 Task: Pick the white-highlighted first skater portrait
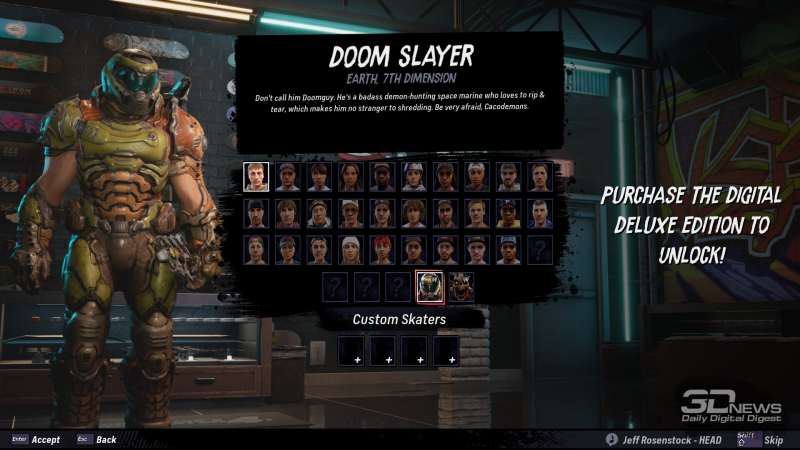click(257, 177)
